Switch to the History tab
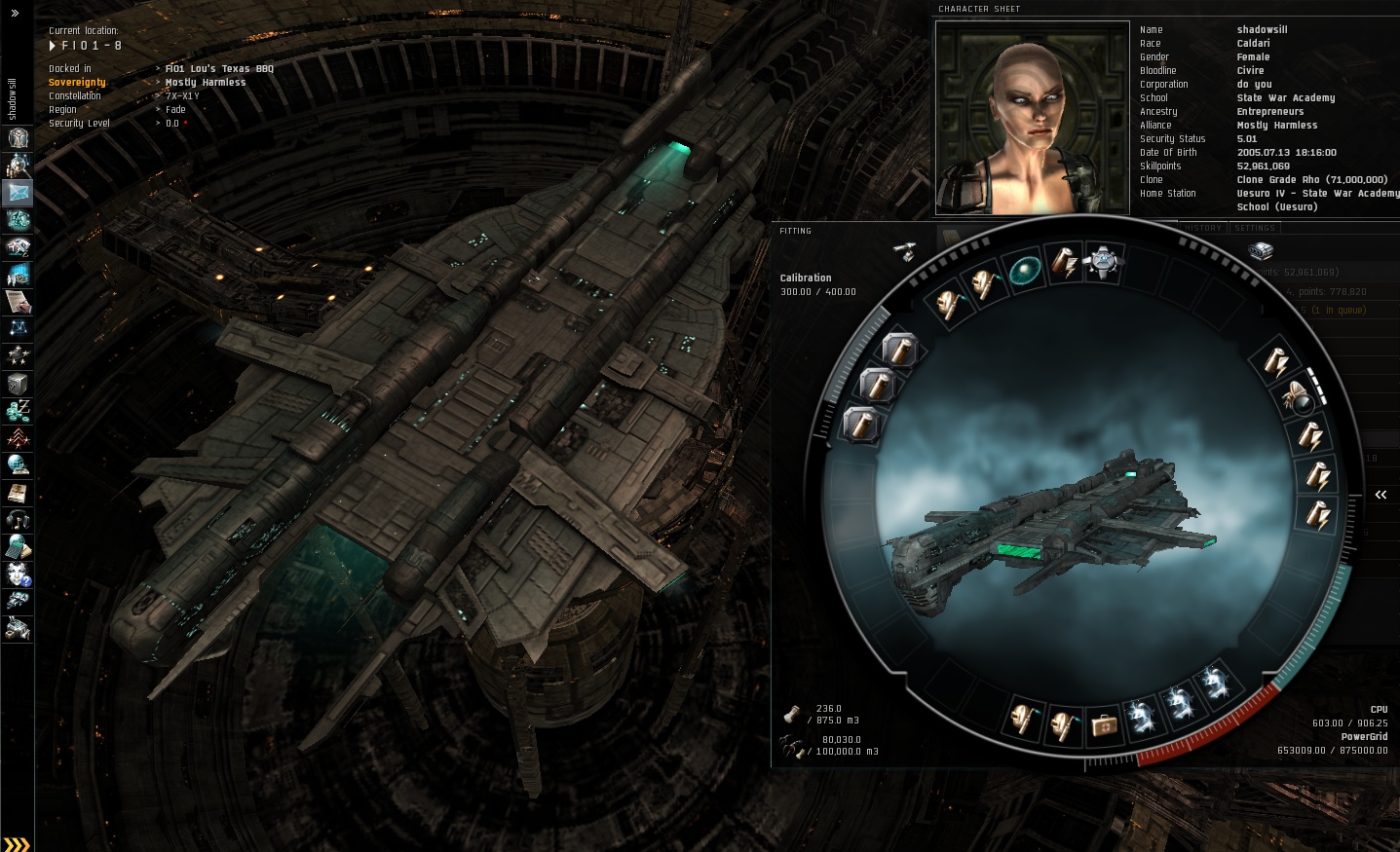Image resolution: width=1400 pixels, height=852 pixels. tap(1202, 228)
